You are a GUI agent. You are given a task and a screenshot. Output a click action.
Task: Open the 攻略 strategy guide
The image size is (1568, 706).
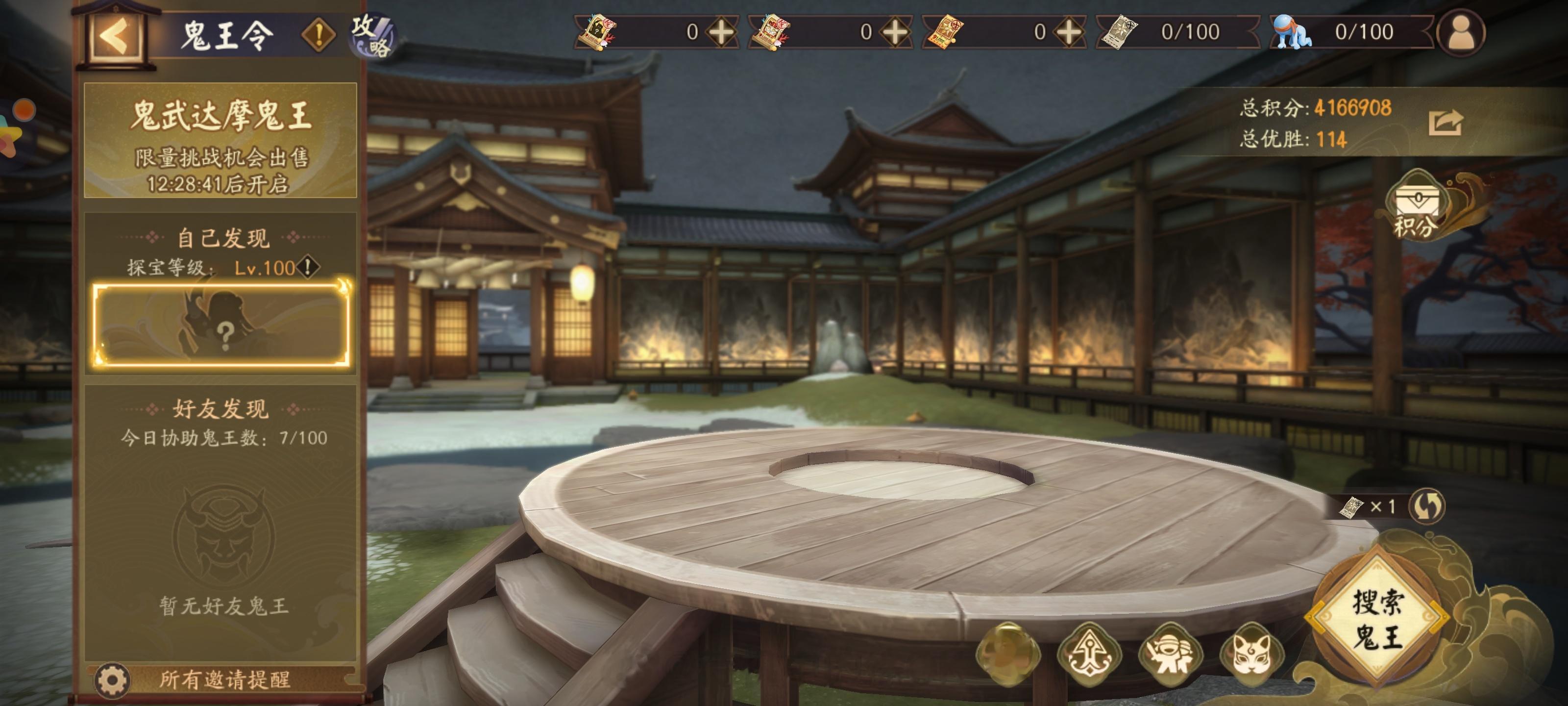(371, 35)
